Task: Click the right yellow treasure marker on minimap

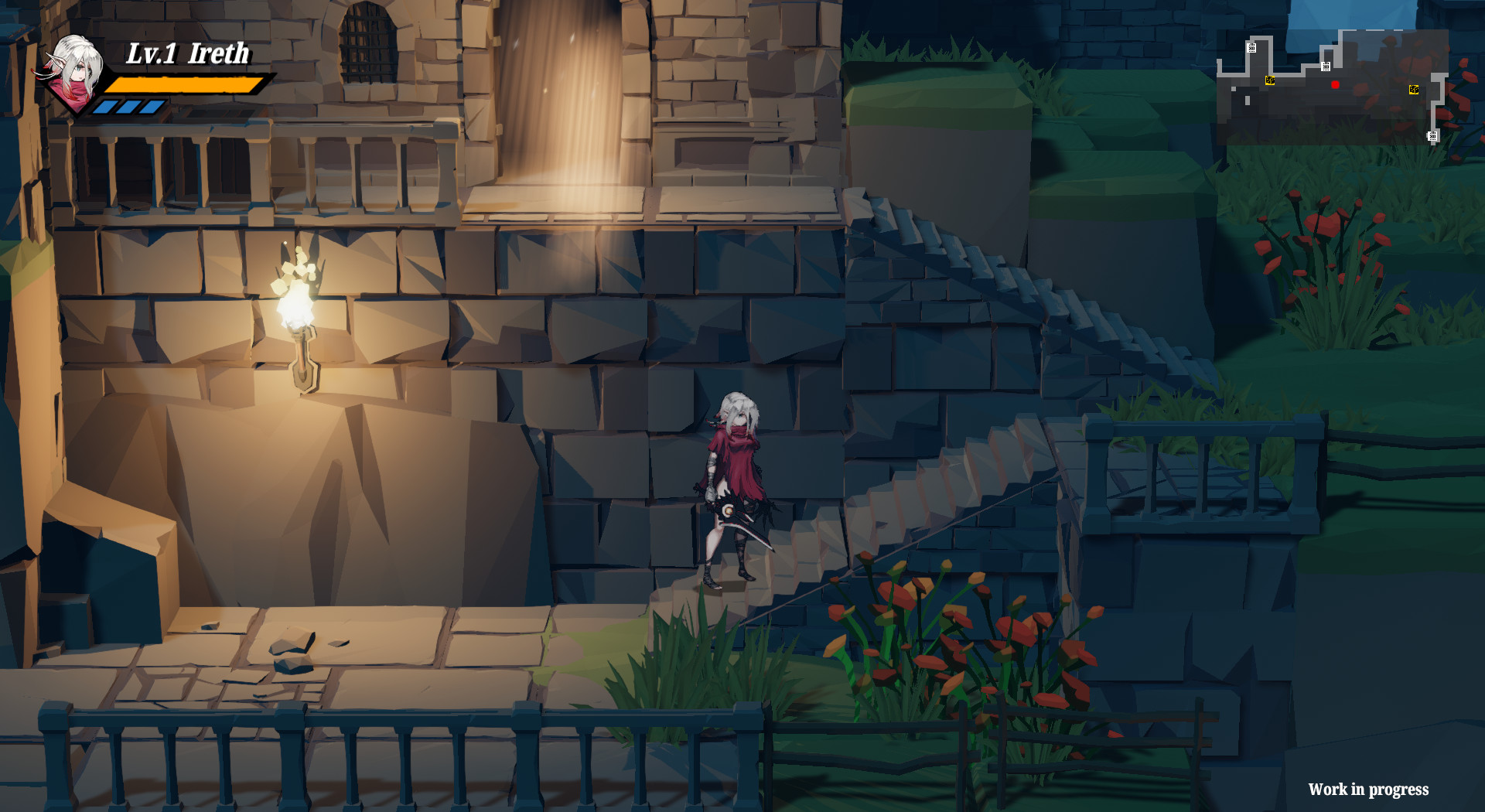Action: (x=1414, y=90)
